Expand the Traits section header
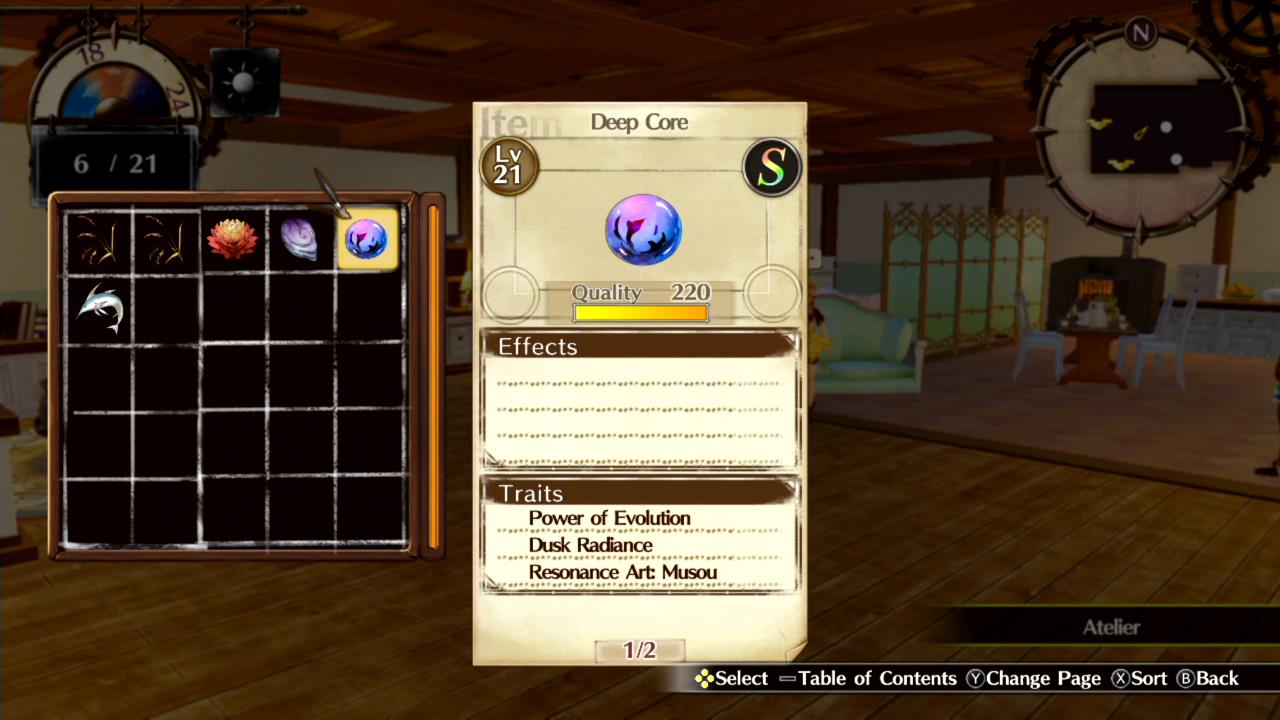The width and height of the screenshot is (1280, 720). coord(532,494)
